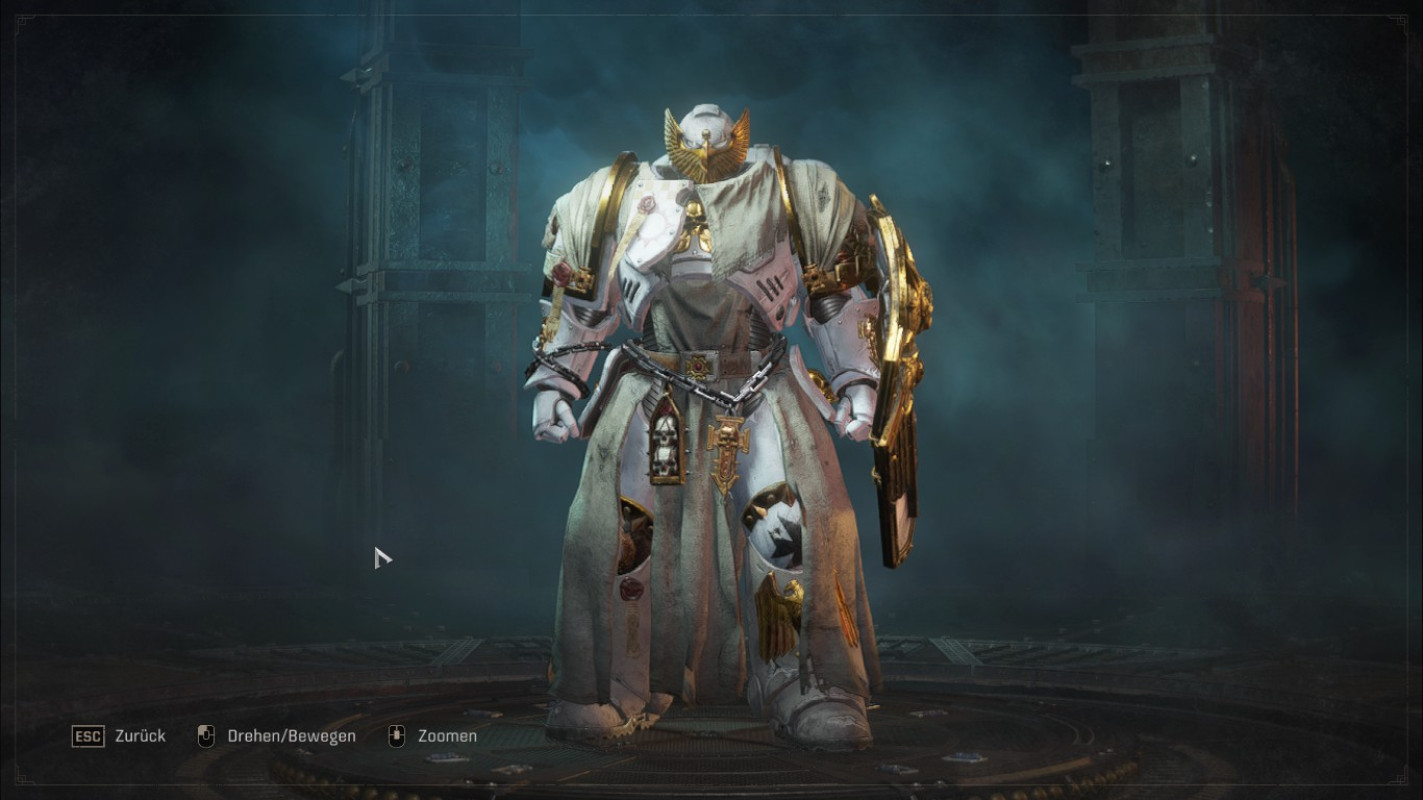
Task: Click the Zoomen label text
Action: [446, 735]
